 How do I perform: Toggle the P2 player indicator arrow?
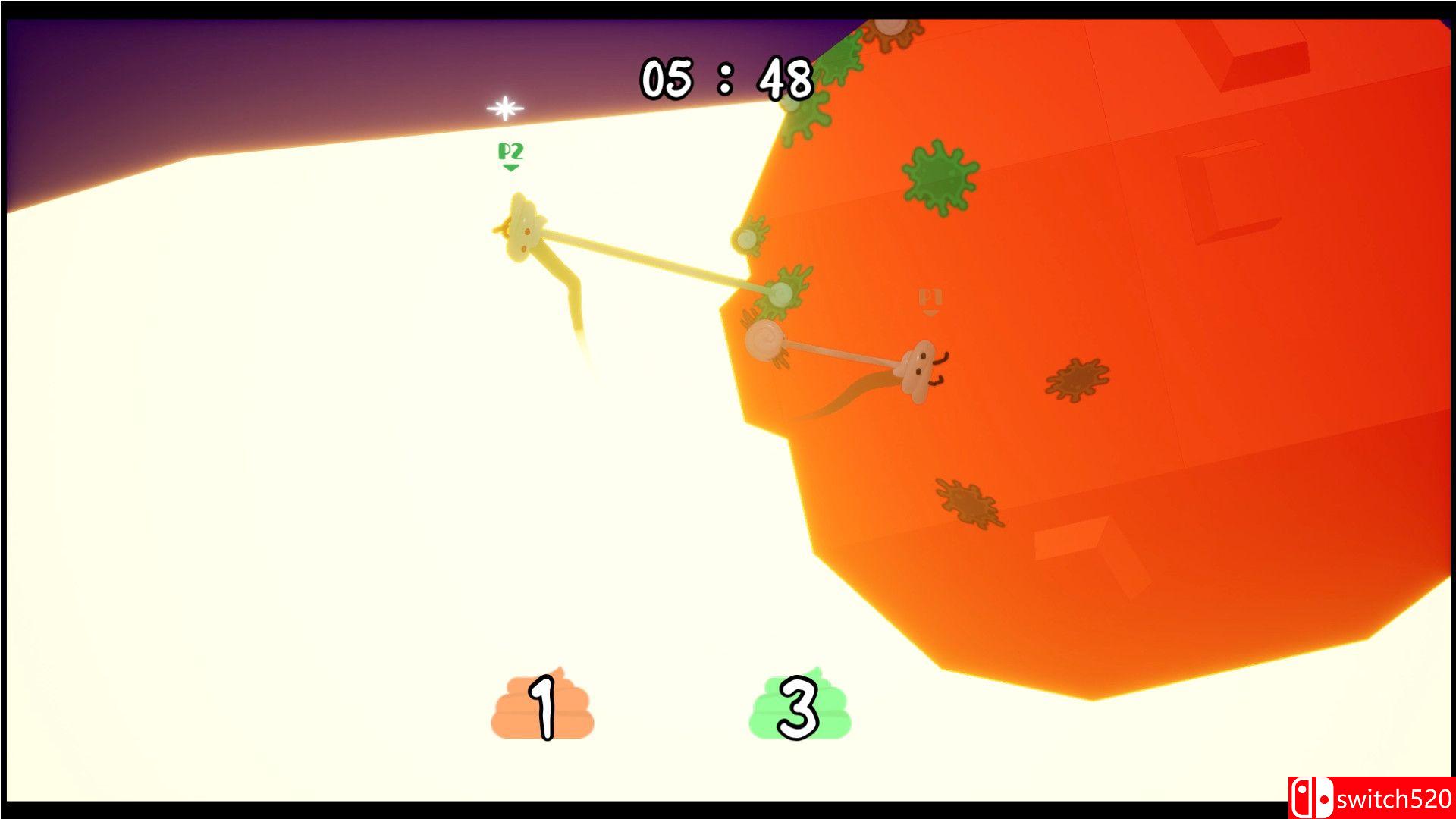(513, 167)
